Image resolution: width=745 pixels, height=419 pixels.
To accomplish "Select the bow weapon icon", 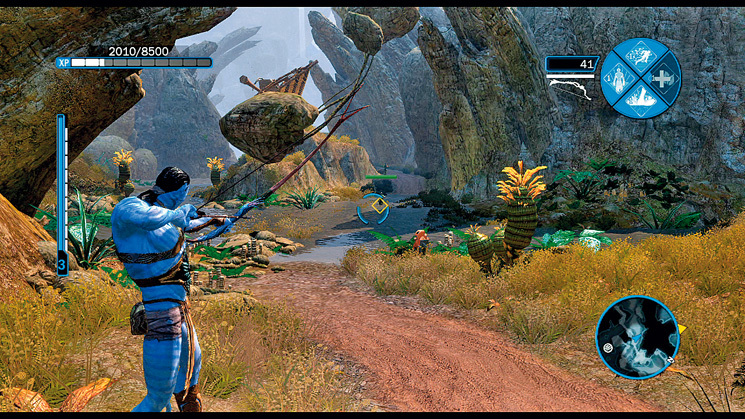I will (x=571, y=87).
